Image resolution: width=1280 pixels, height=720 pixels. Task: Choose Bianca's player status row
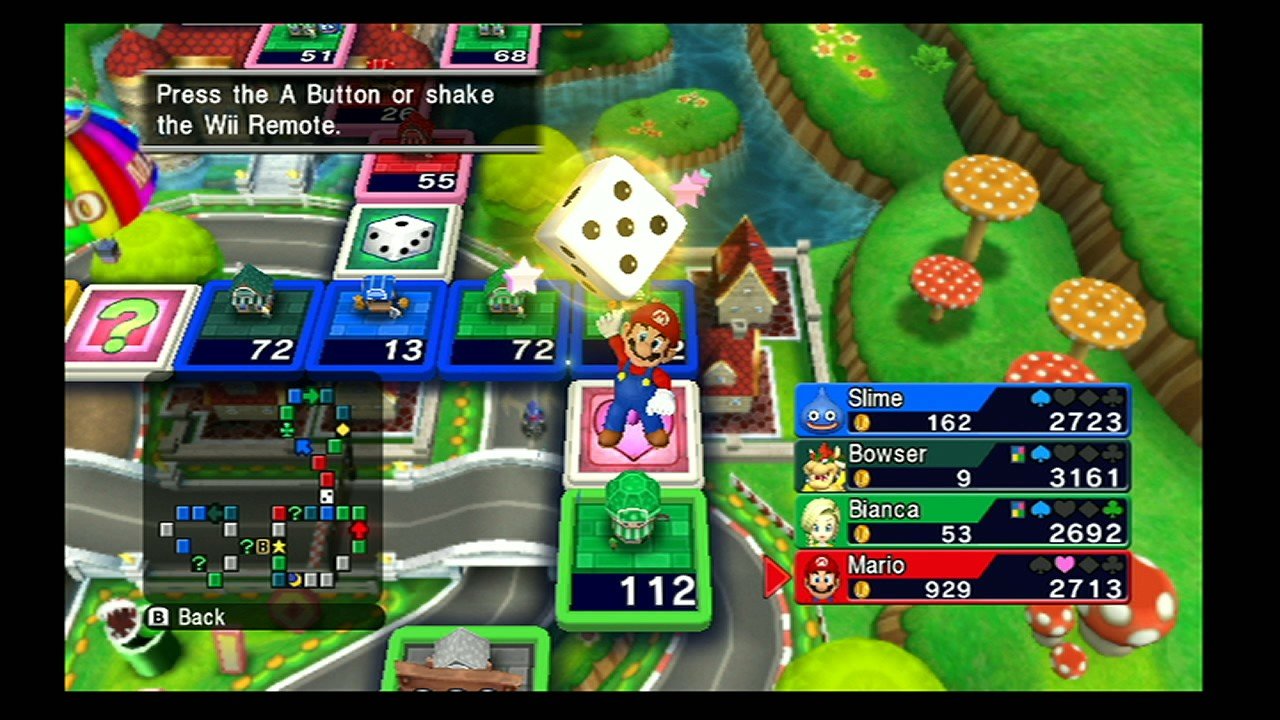(x=962, y=522)
